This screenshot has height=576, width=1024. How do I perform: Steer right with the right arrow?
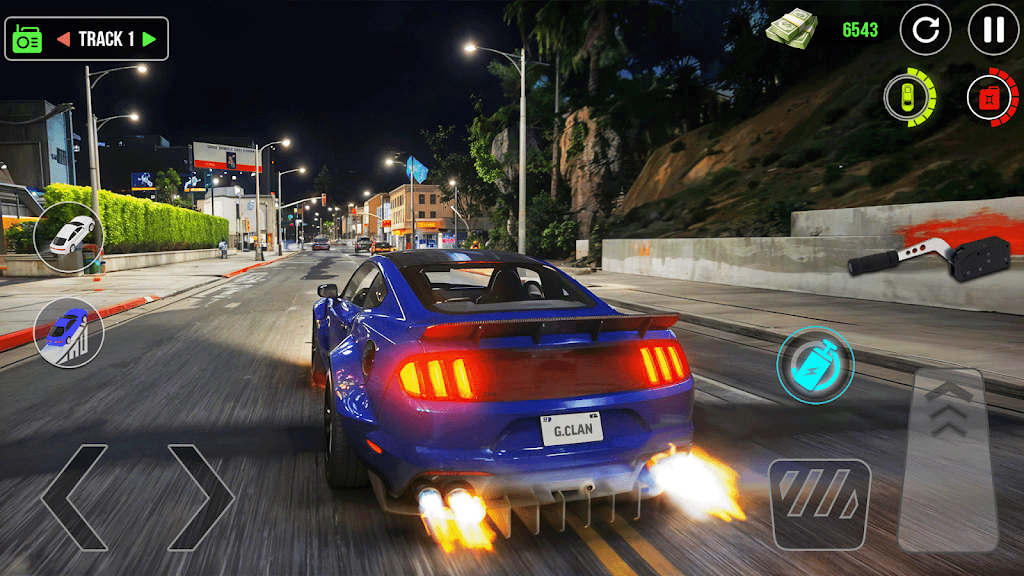[201, 497]
